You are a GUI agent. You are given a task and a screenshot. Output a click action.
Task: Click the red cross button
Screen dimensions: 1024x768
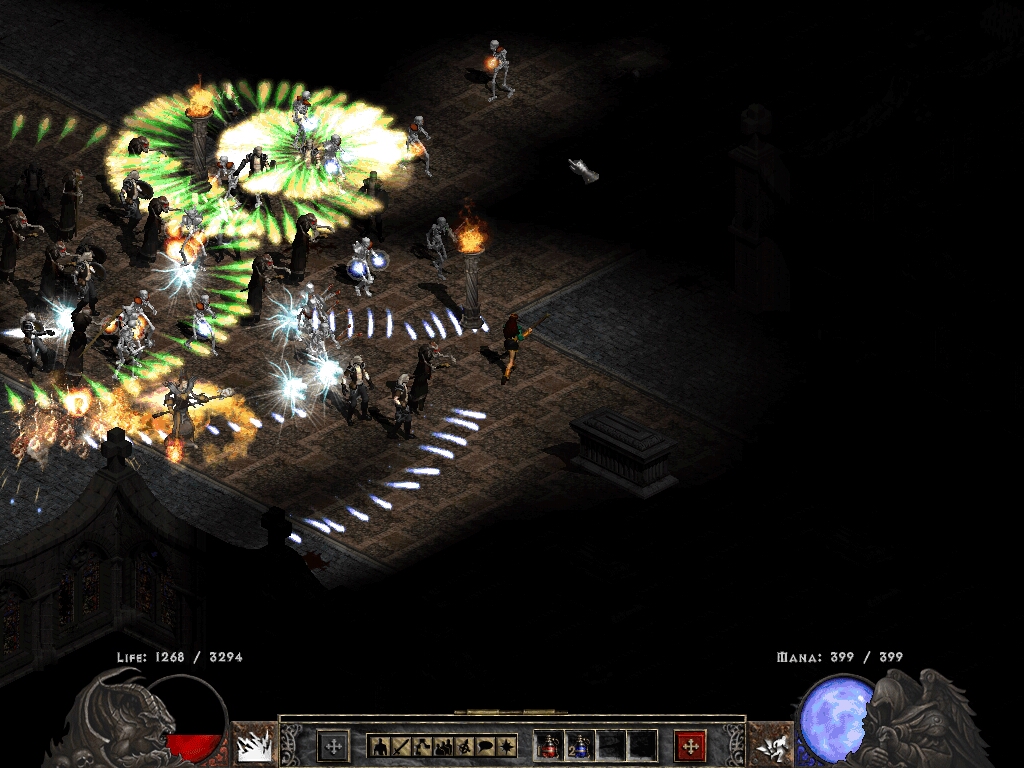pos(690,745)
